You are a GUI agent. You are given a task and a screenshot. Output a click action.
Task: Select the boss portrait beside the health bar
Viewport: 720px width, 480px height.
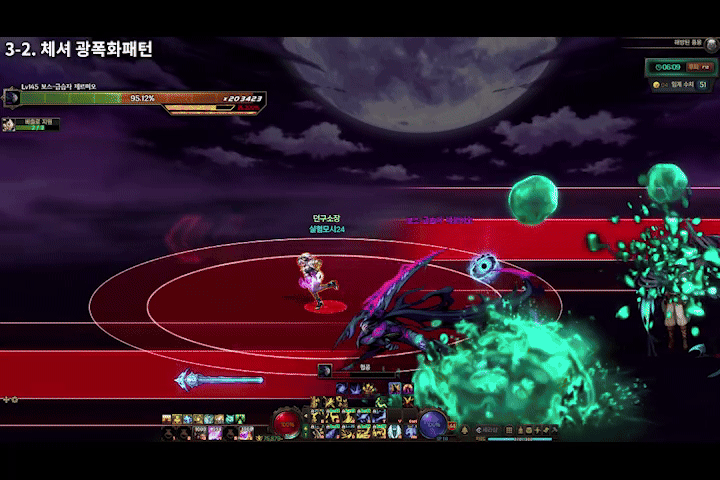[x=13, y=98]
